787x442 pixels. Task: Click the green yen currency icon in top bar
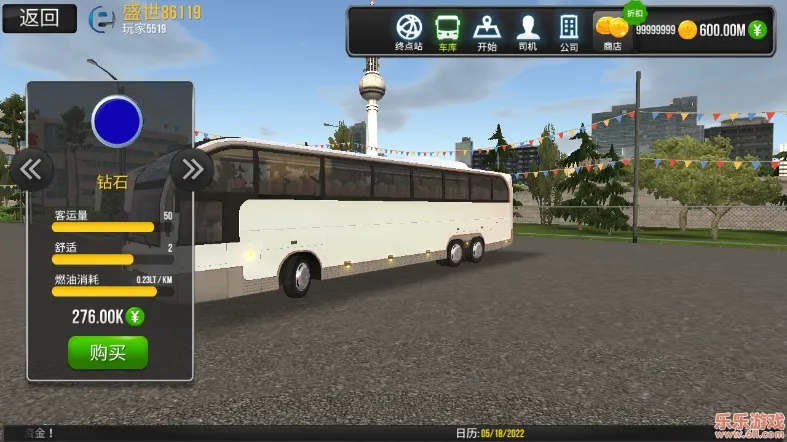(757, 30)
